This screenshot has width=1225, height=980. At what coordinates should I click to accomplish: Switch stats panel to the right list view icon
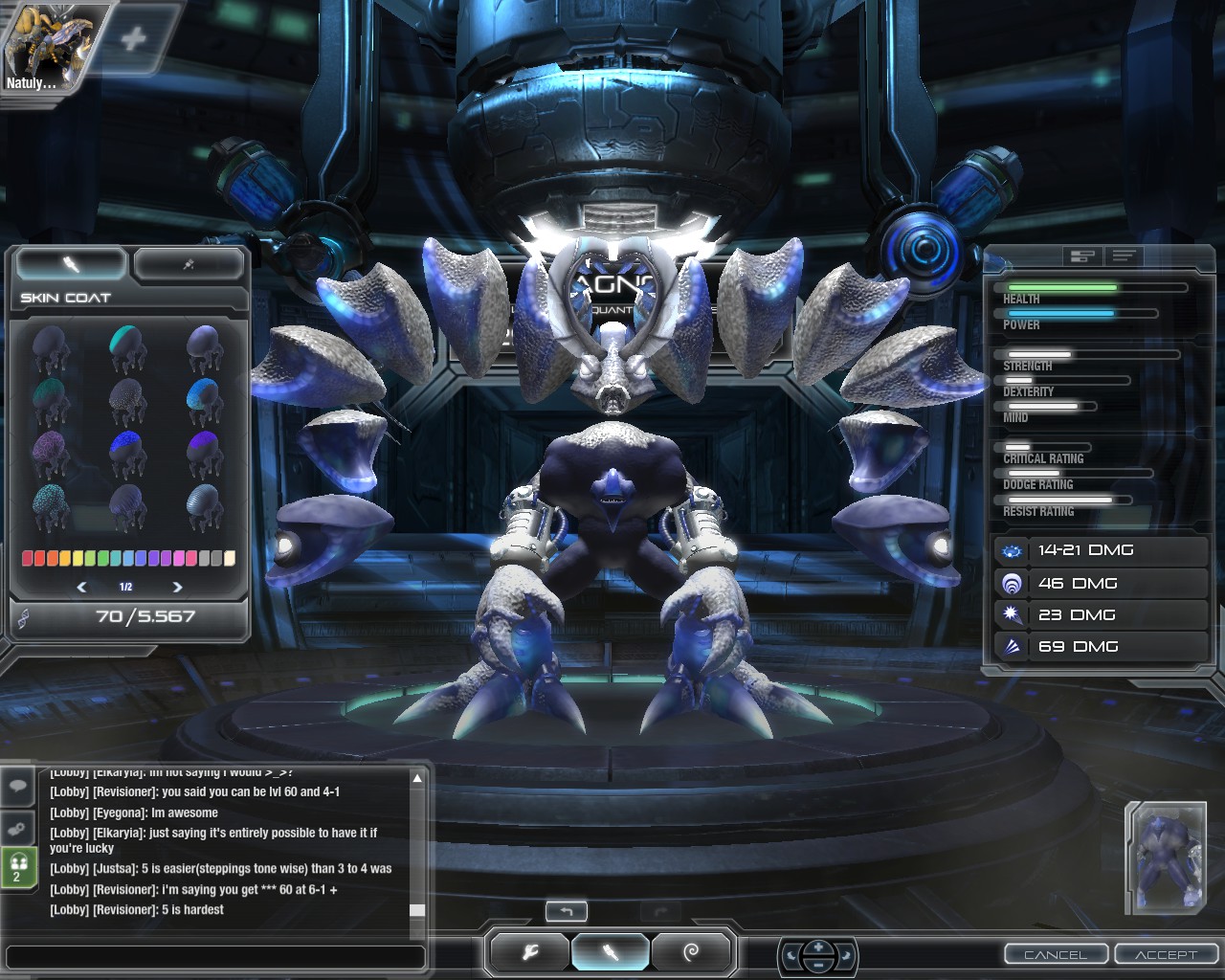[1125, 256]
